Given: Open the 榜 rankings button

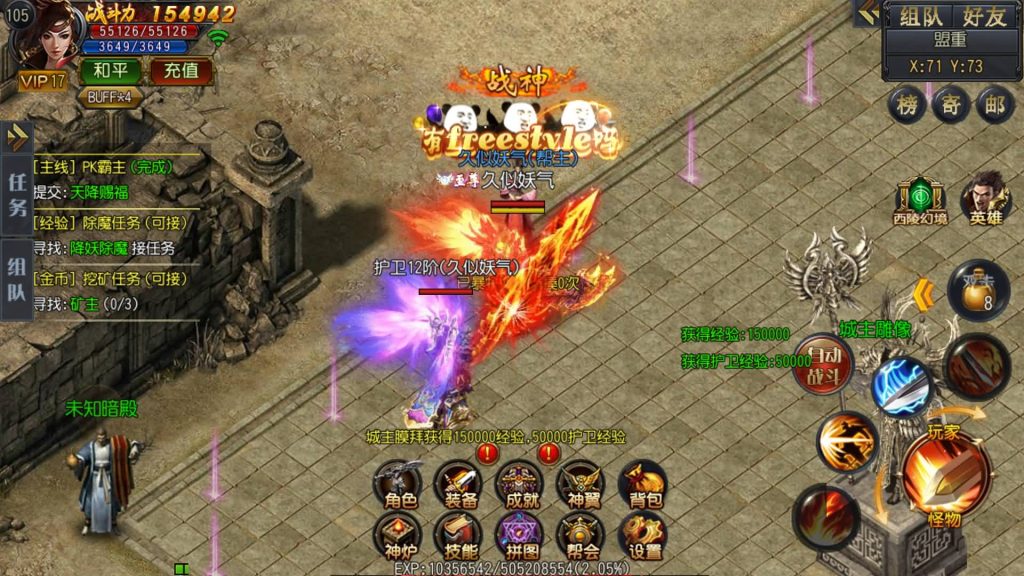Looking at the screenshot, I should pyautogui.click(x=907, y=106).
